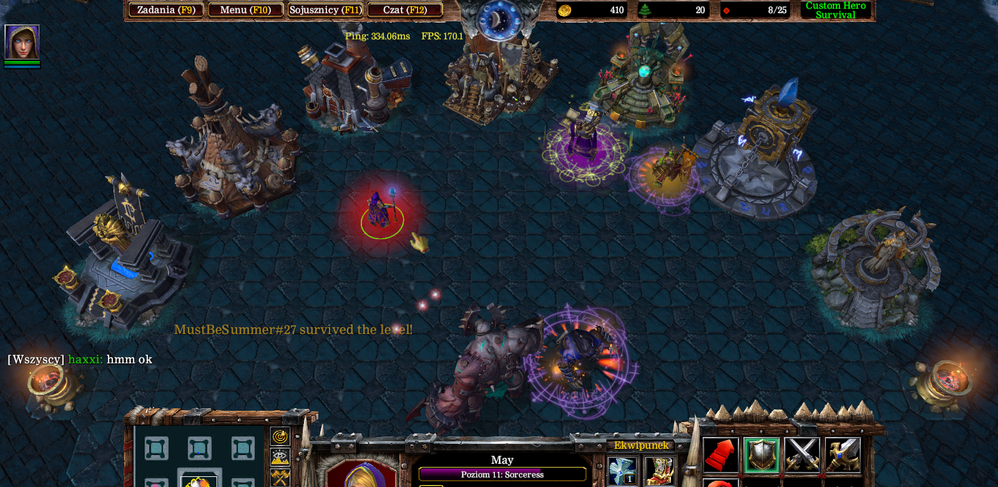Select the second Ekwipunek inventory item
This screenshot has width=998, height=487.
pos(659,470)
